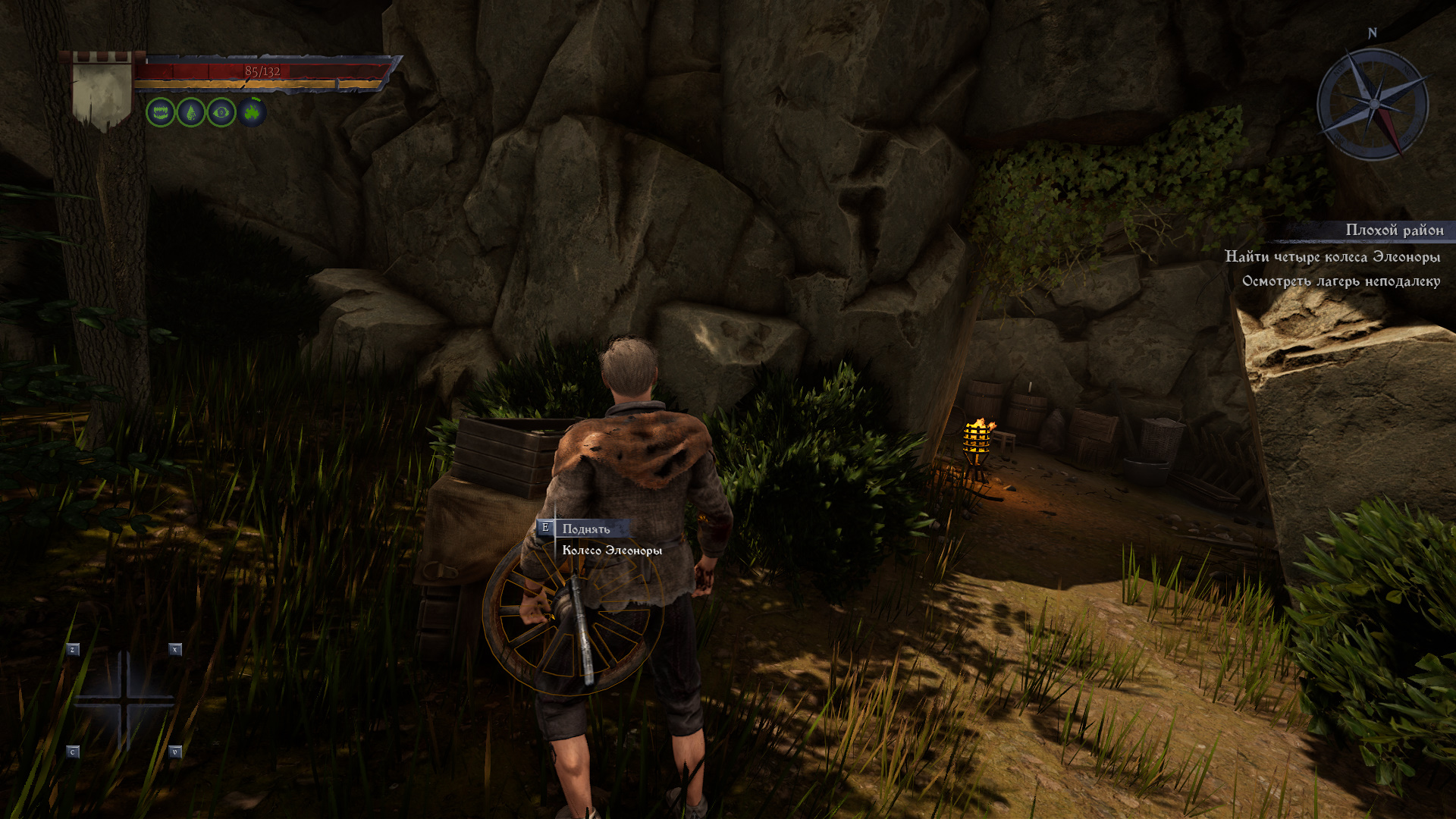
Task: Open the compass rose
Action: pyautogui.click(x=1373, y=104)
